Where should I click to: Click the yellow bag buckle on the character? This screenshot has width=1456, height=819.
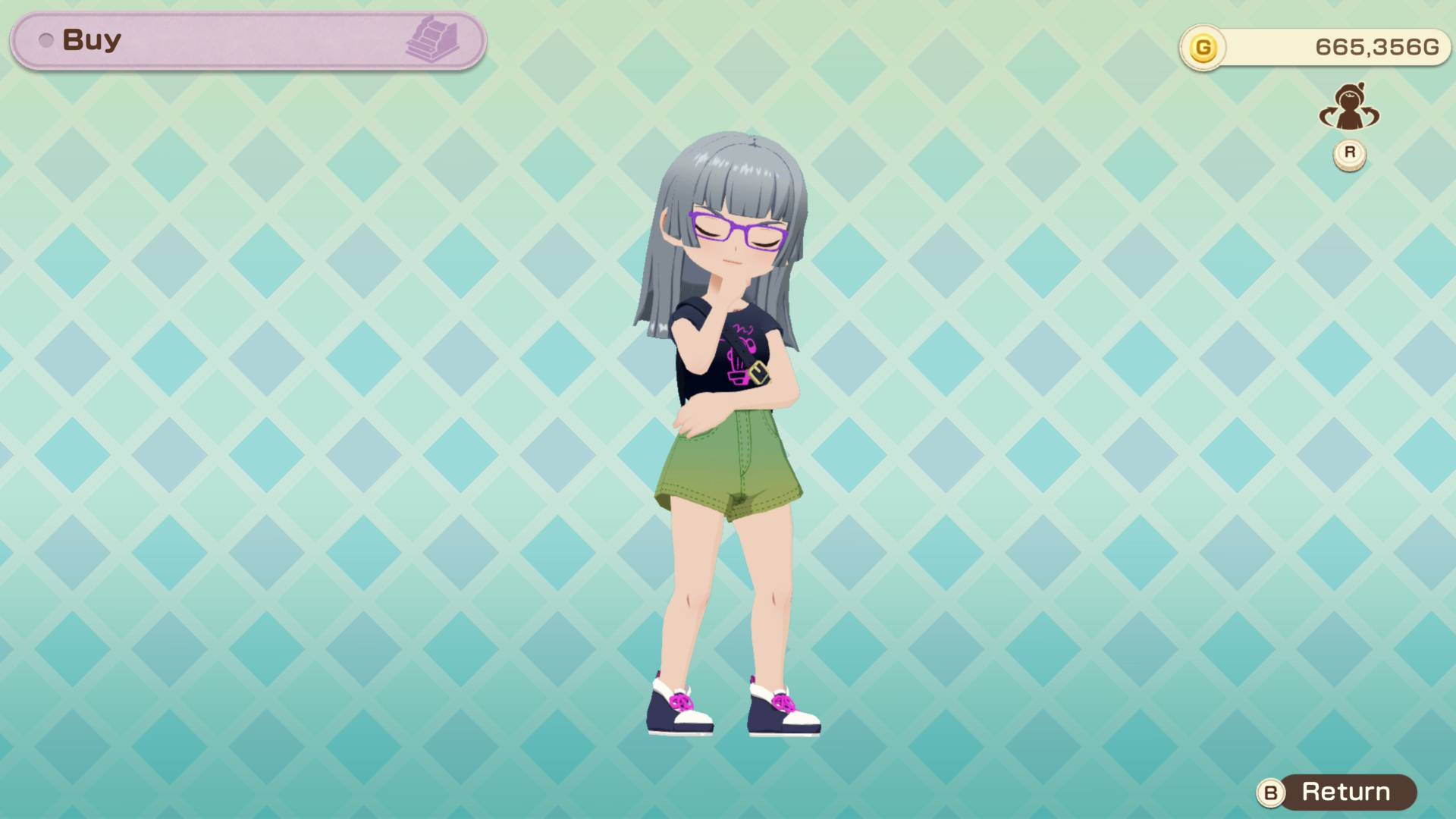click(x=758, y=373)
